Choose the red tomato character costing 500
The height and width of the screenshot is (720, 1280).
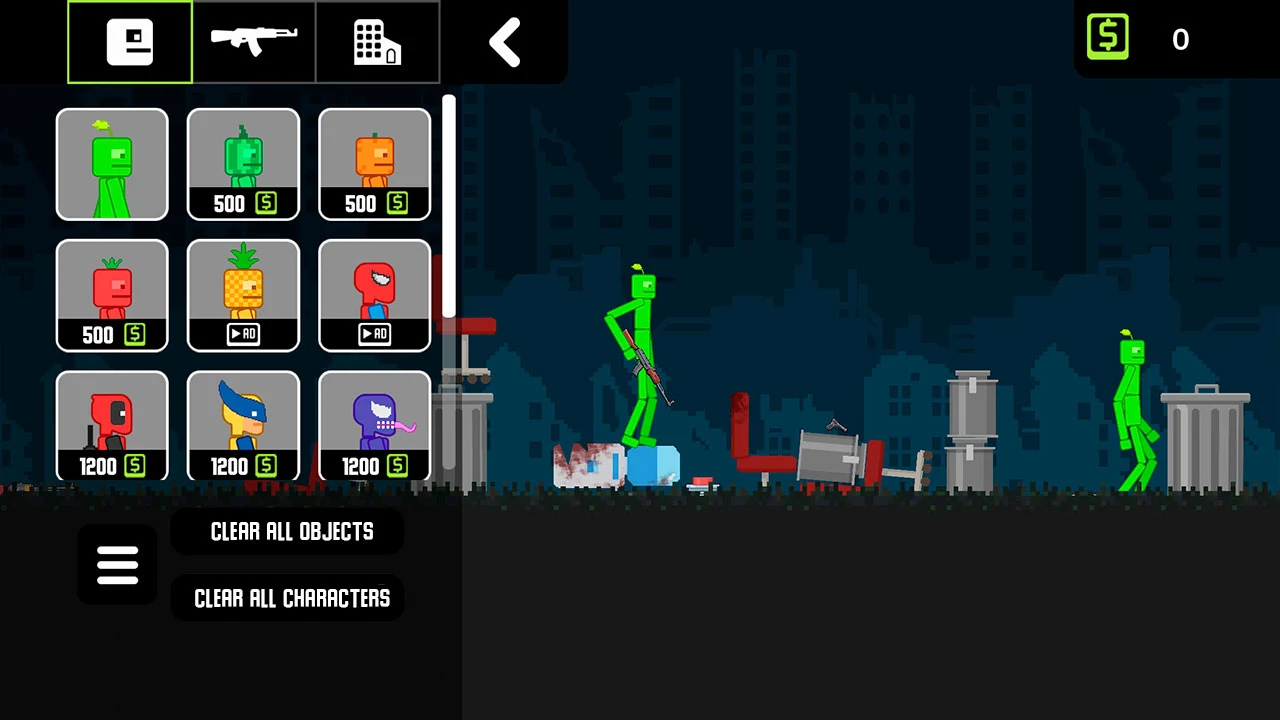112,295
